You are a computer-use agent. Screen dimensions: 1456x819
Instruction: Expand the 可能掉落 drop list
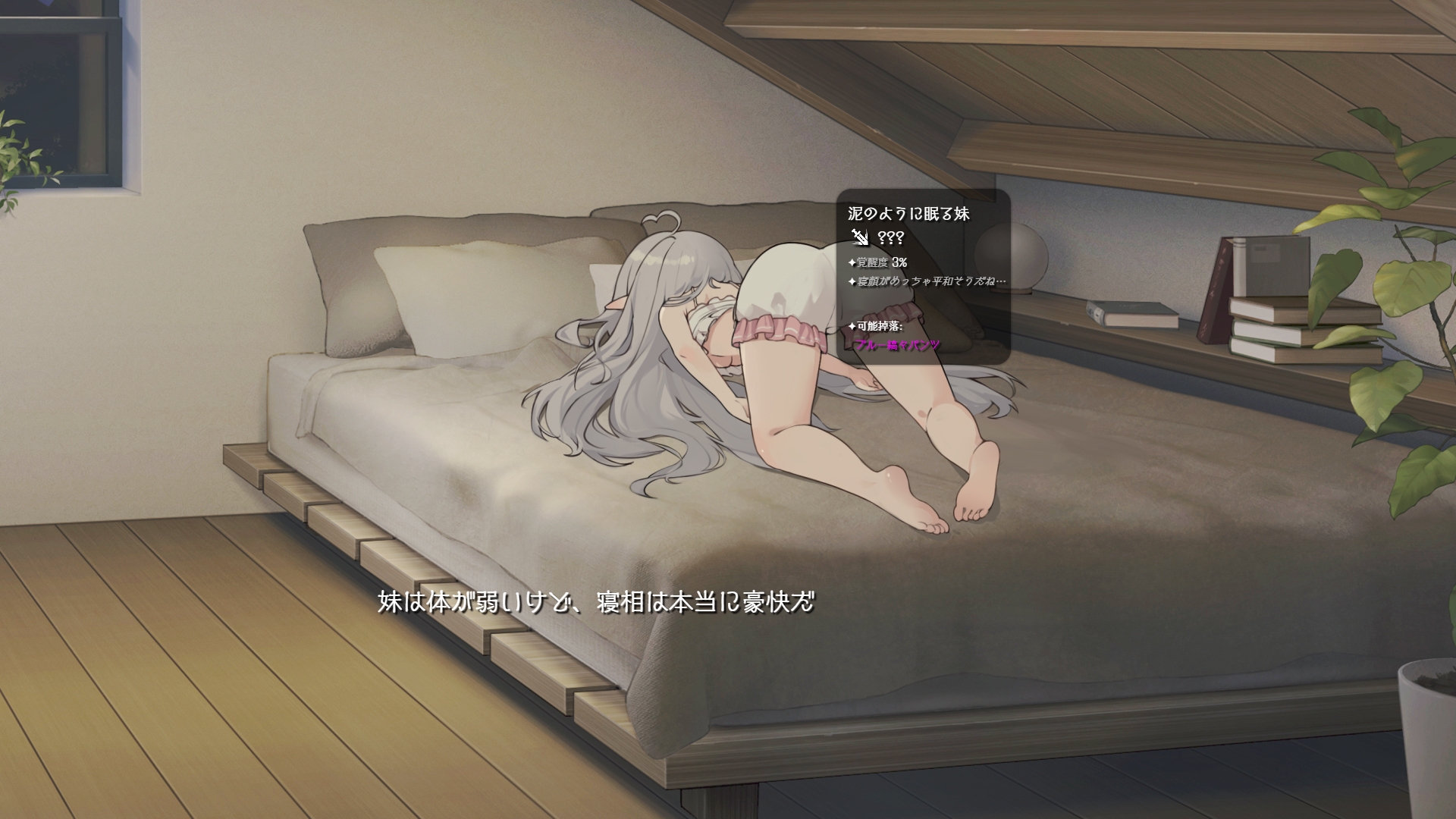pyautogui.click(x=880, y=327)
